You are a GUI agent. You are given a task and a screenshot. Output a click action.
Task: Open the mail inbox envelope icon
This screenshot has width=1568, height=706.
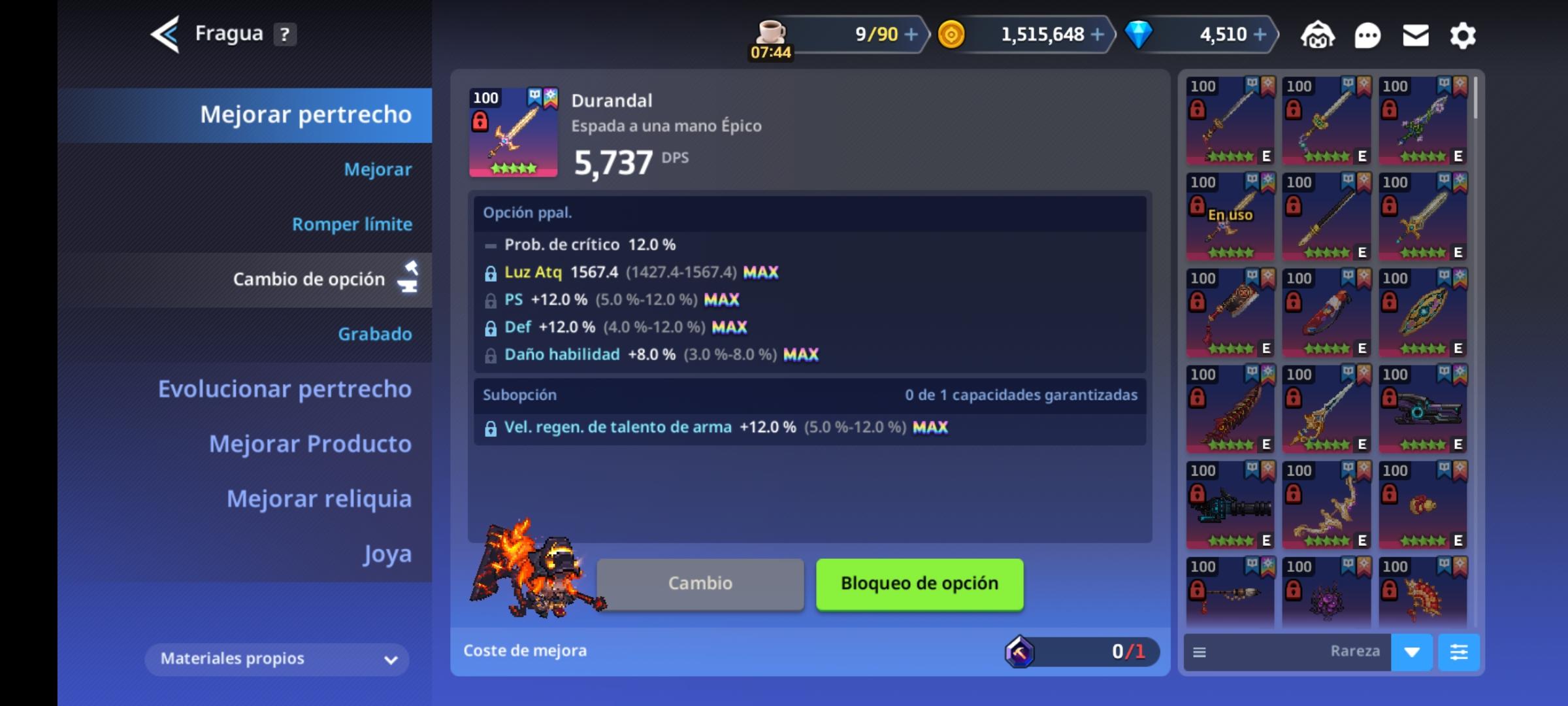pyautogui.click(x=1415, y=35)
